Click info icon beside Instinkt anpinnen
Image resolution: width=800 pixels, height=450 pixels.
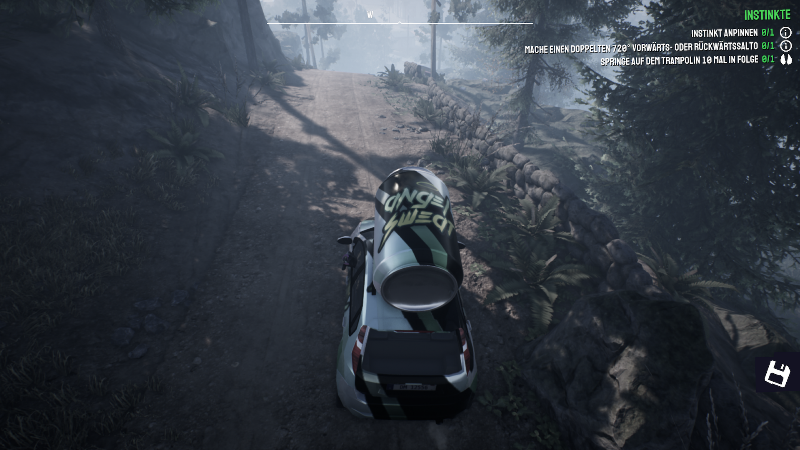(786, 33)
